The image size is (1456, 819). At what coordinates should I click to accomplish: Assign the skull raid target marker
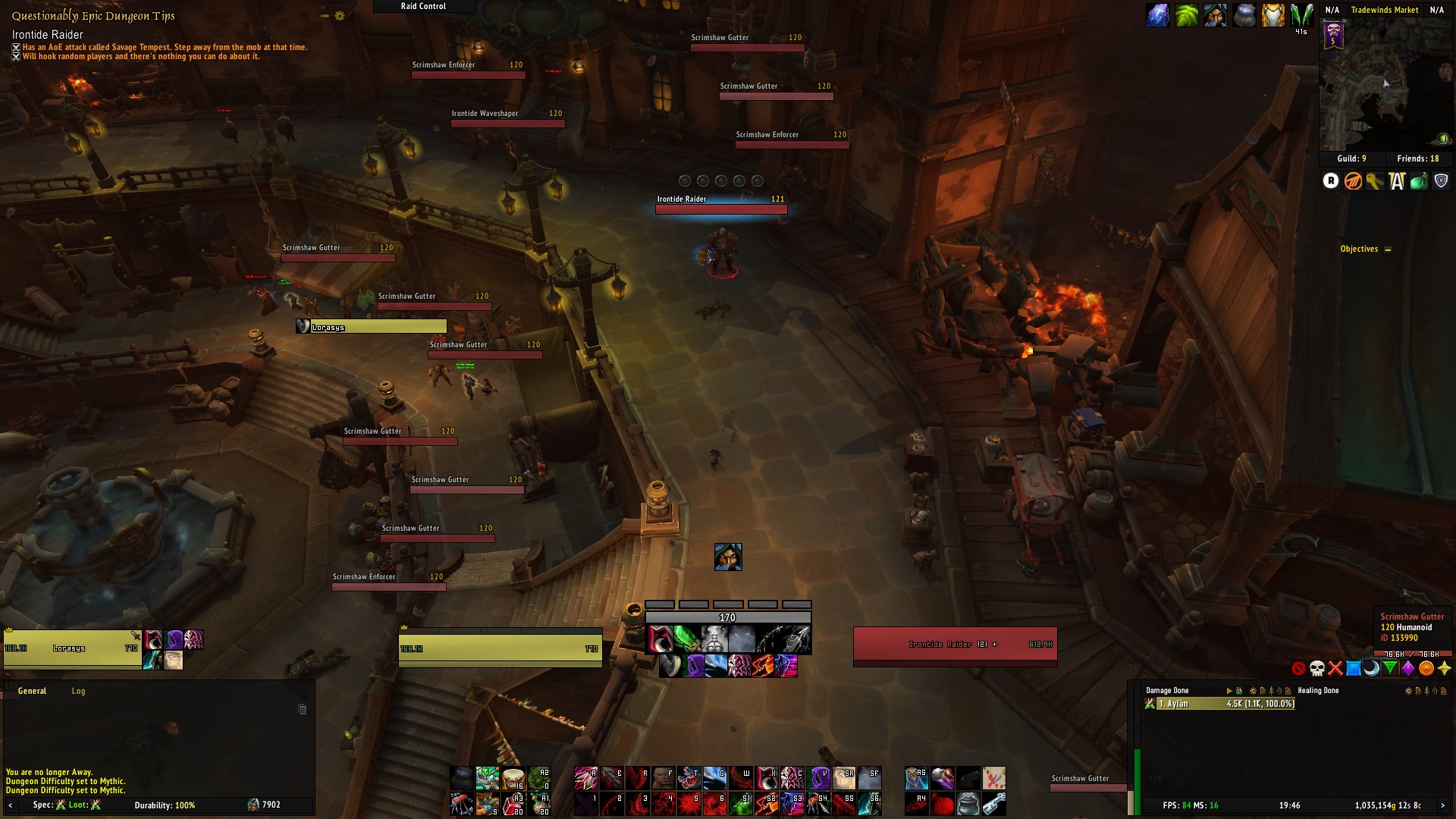(x=1317, y=668)
